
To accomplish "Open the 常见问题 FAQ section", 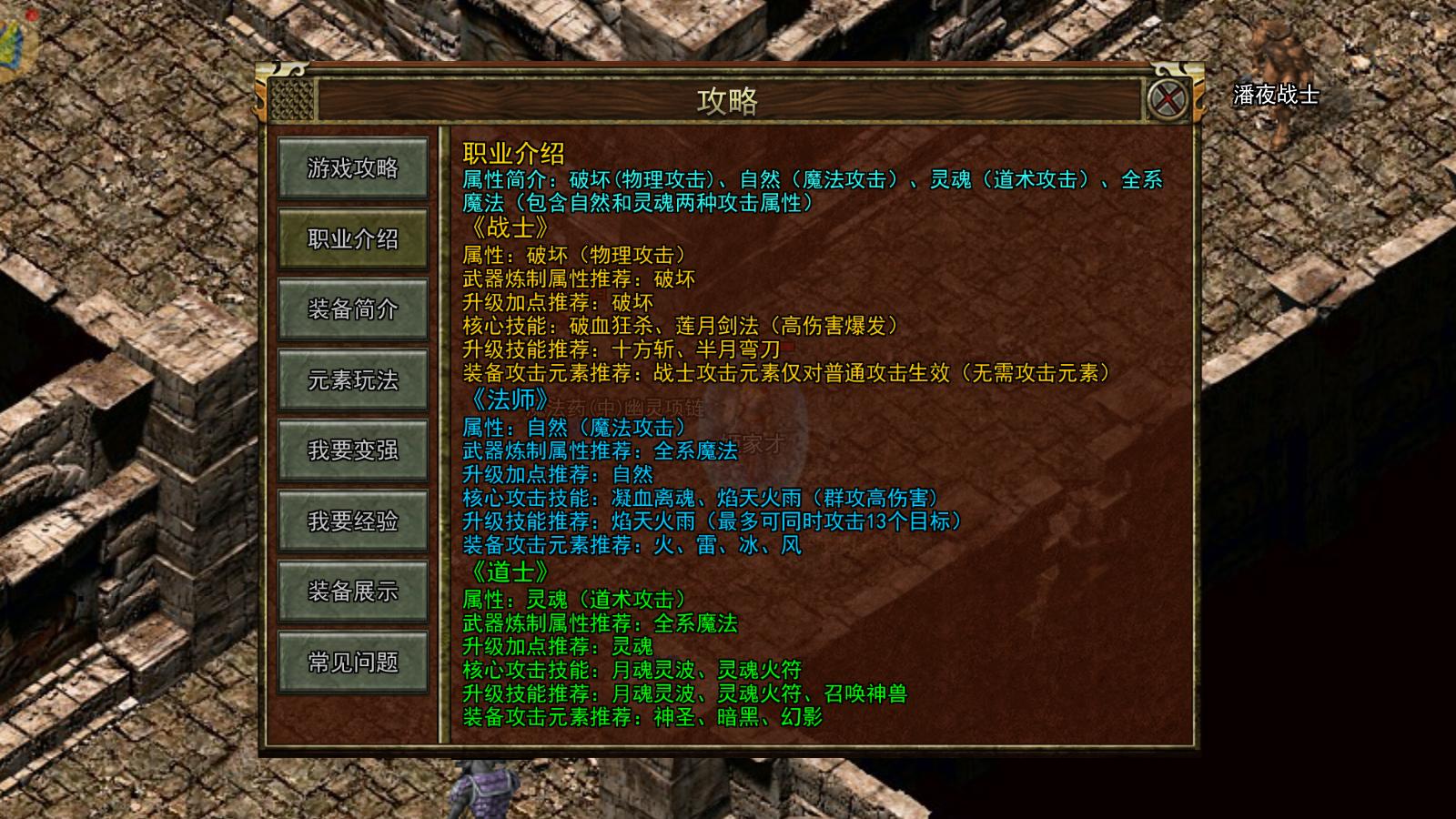I will click(x=353, y=662).
